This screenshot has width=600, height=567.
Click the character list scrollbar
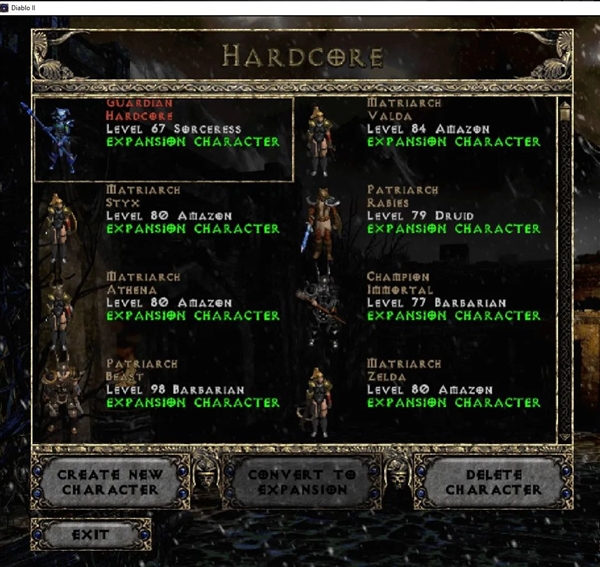click(564, 270)
